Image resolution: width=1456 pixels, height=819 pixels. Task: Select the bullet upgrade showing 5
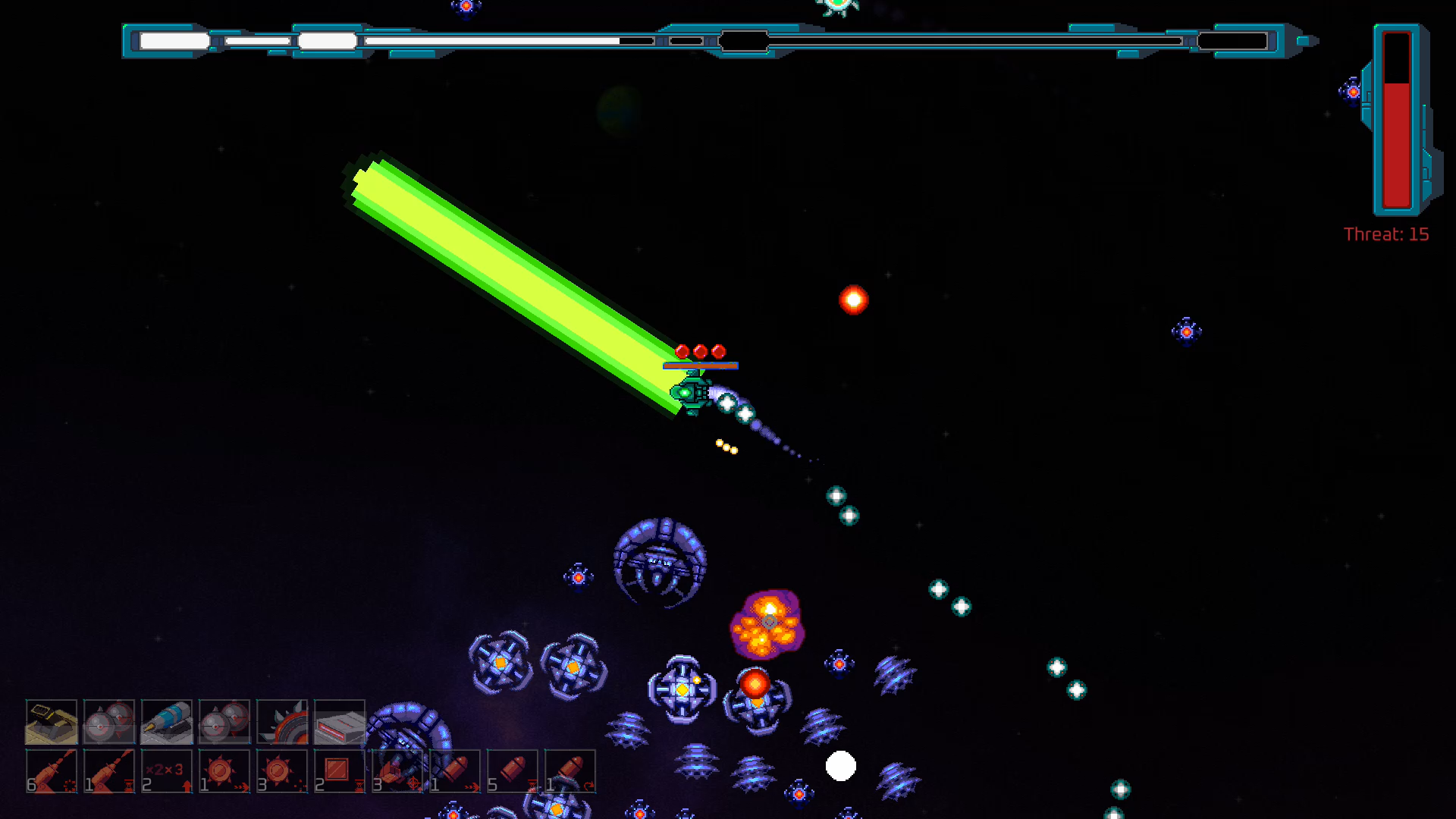[x=513, y=771]
